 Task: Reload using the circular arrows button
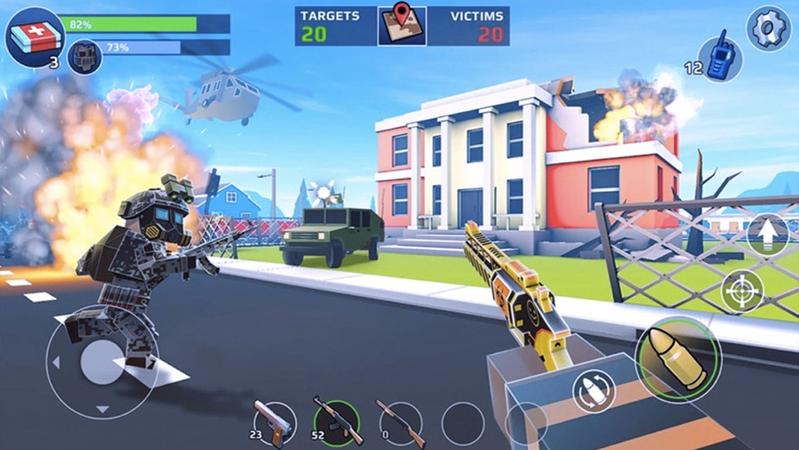point(593,391)
